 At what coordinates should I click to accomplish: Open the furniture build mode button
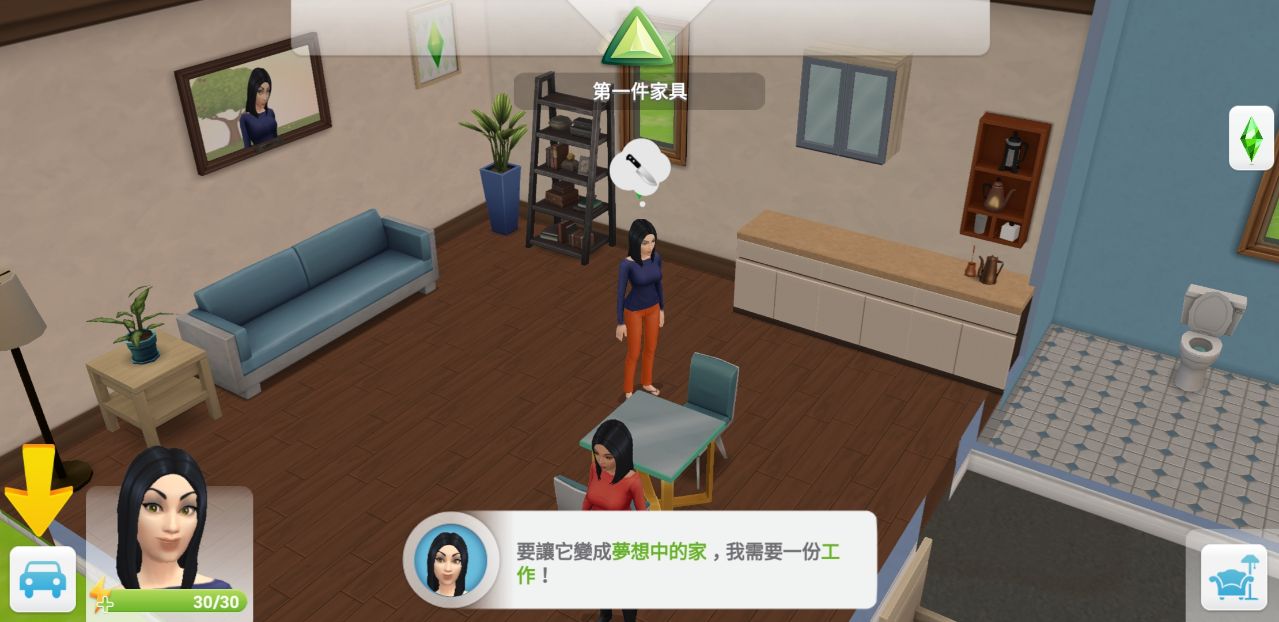click(1233, 577)
